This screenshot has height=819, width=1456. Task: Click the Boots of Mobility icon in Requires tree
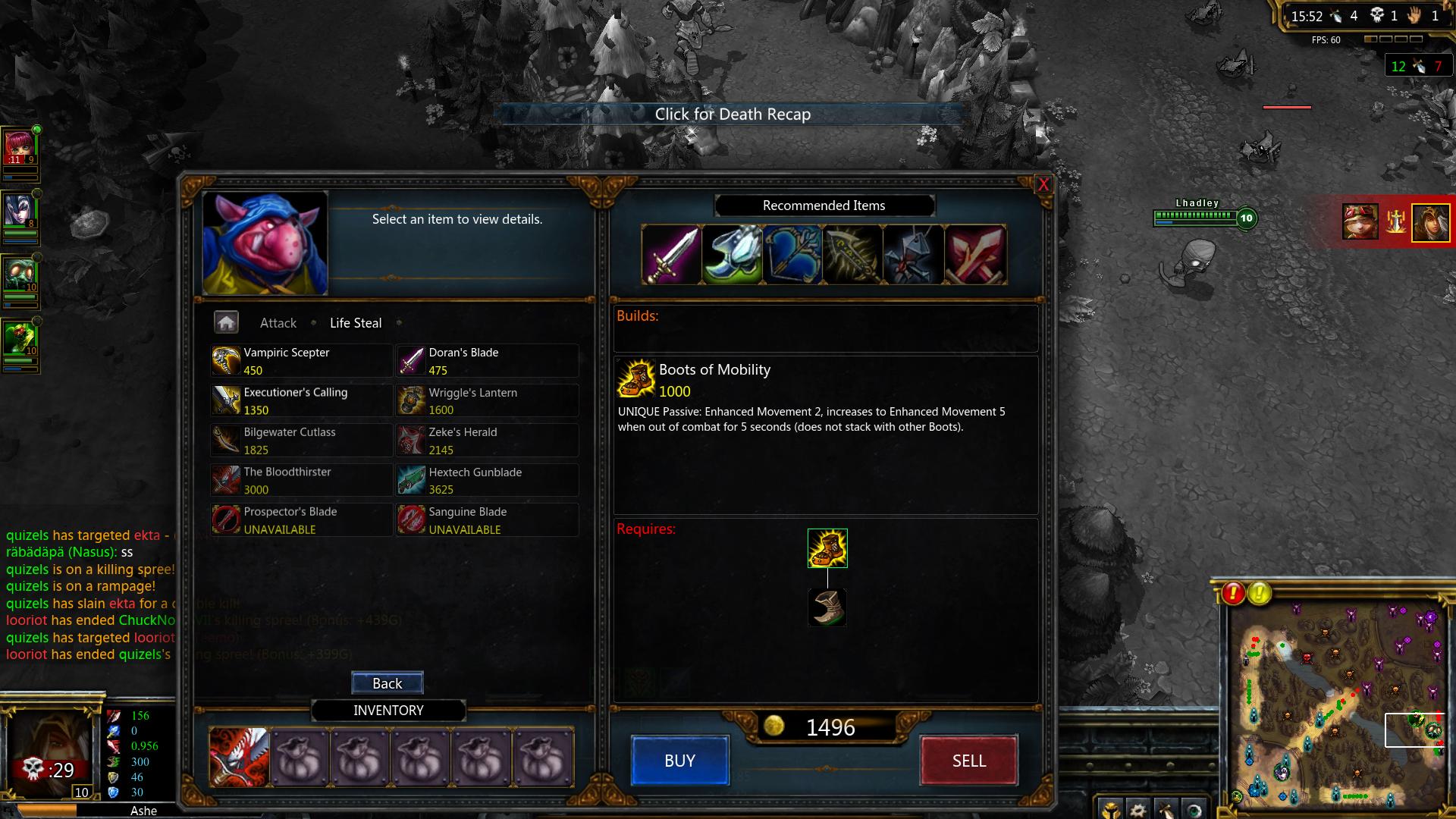point(827,548)
